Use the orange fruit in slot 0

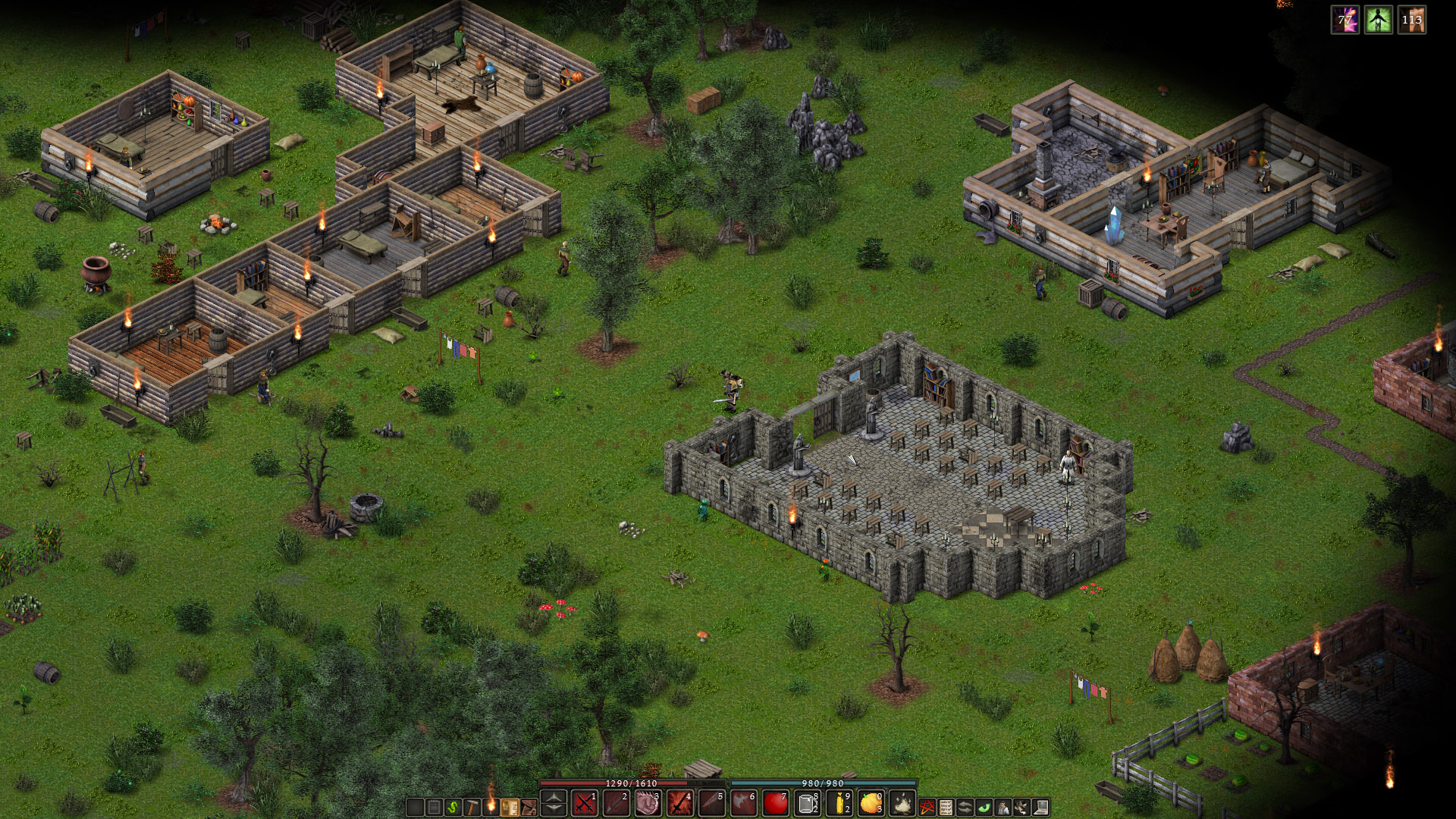click(871, 803)
